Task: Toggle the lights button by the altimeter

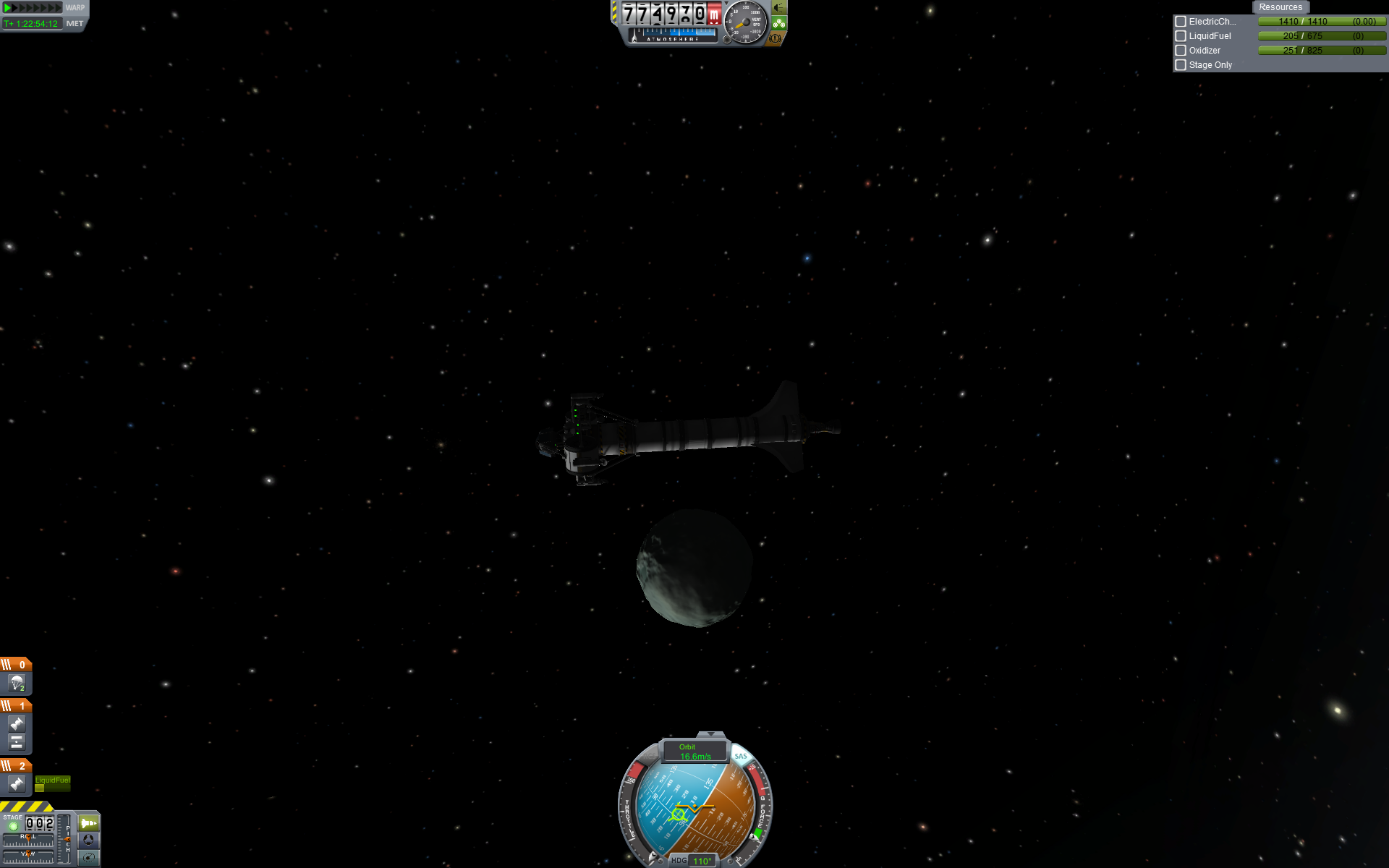Action: click(779, 8)
